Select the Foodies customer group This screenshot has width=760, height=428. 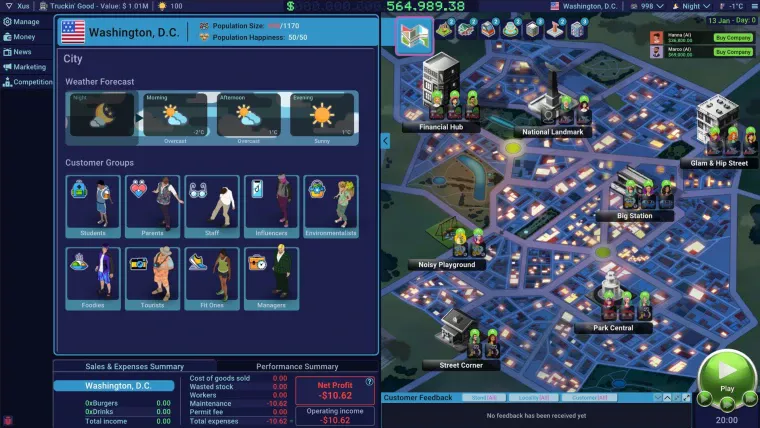[93, 277]
